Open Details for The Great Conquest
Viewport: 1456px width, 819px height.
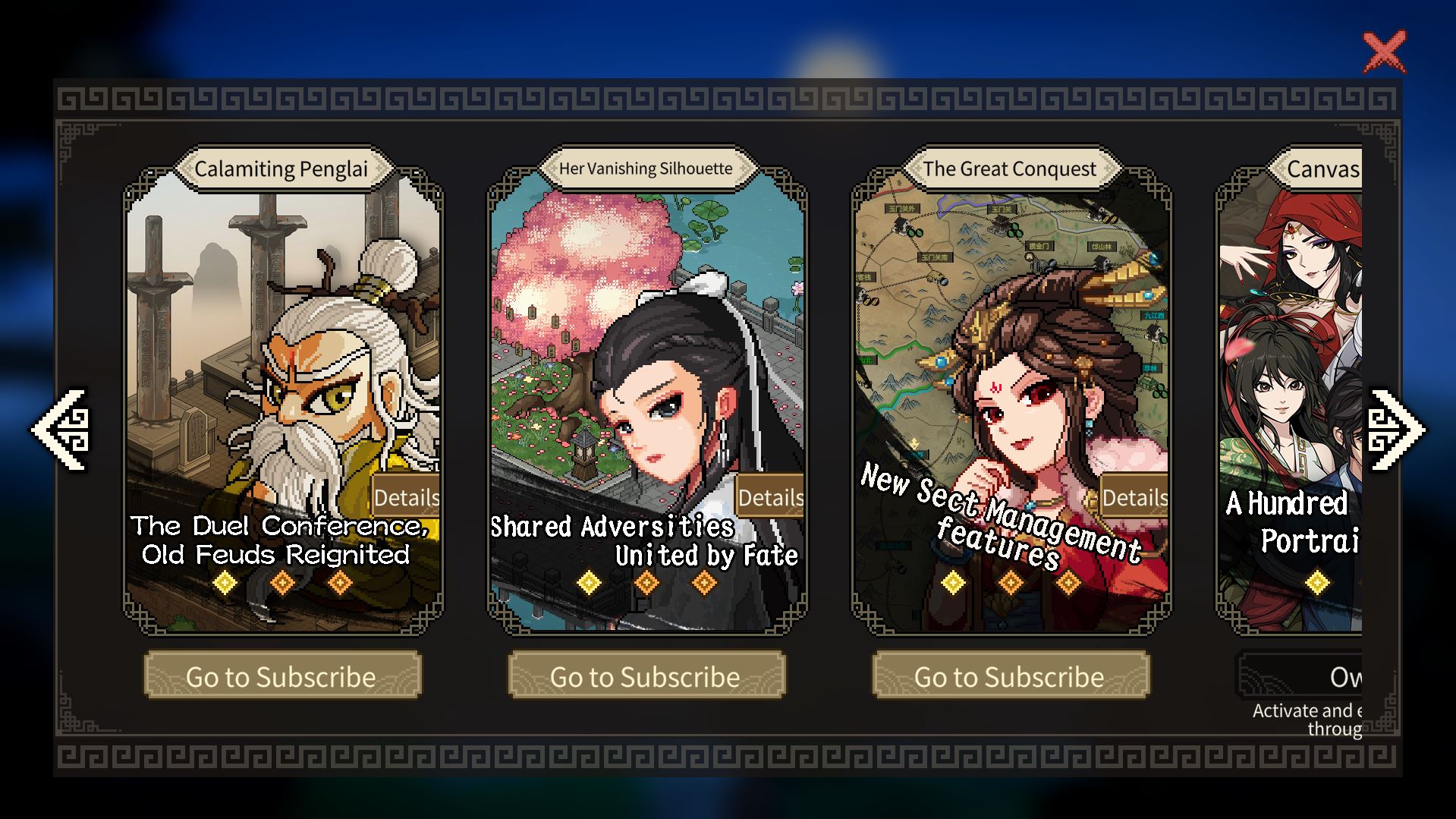point(1134,497)
